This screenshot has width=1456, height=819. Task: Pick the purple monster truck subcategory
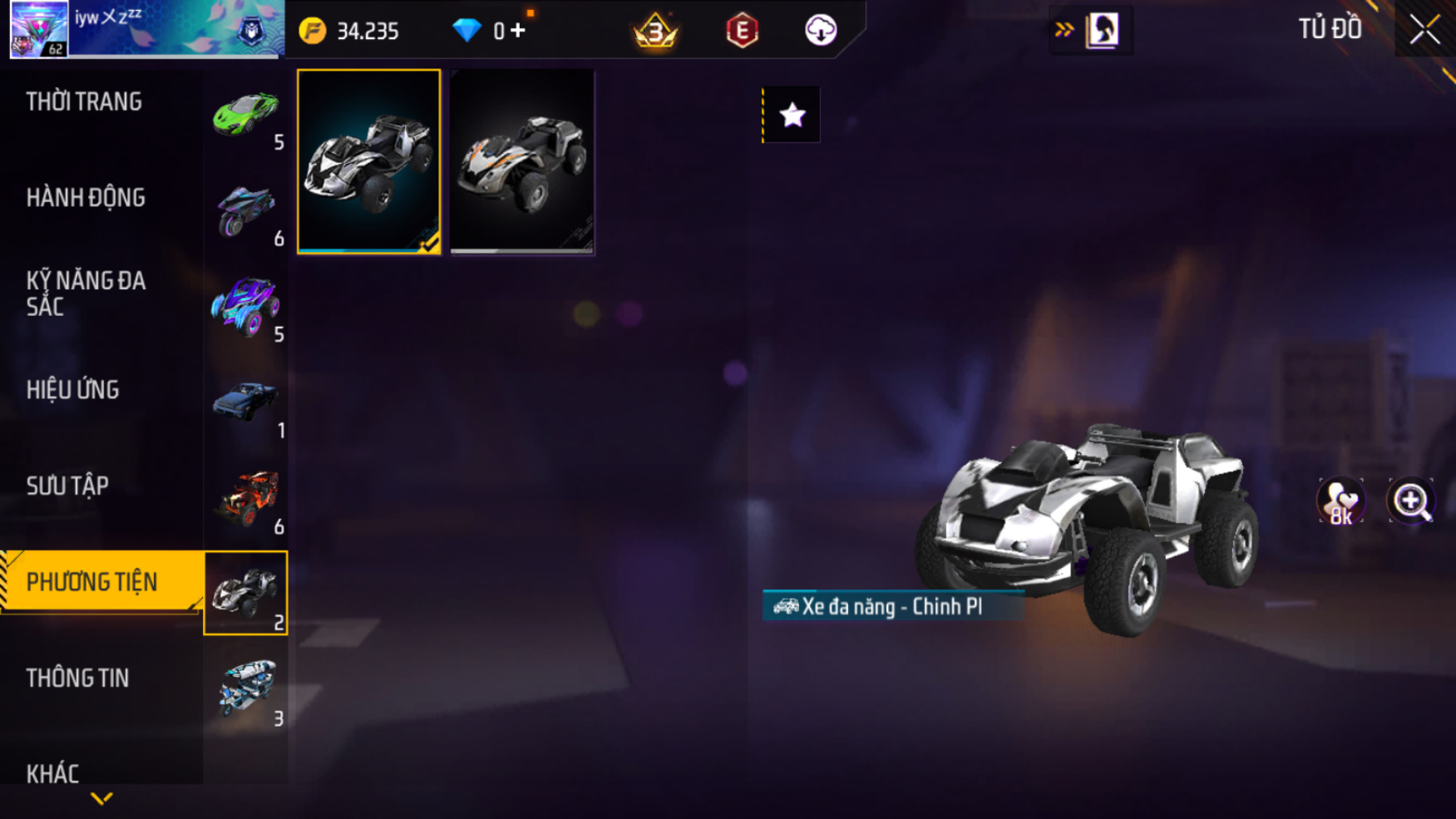coord(245,306)
